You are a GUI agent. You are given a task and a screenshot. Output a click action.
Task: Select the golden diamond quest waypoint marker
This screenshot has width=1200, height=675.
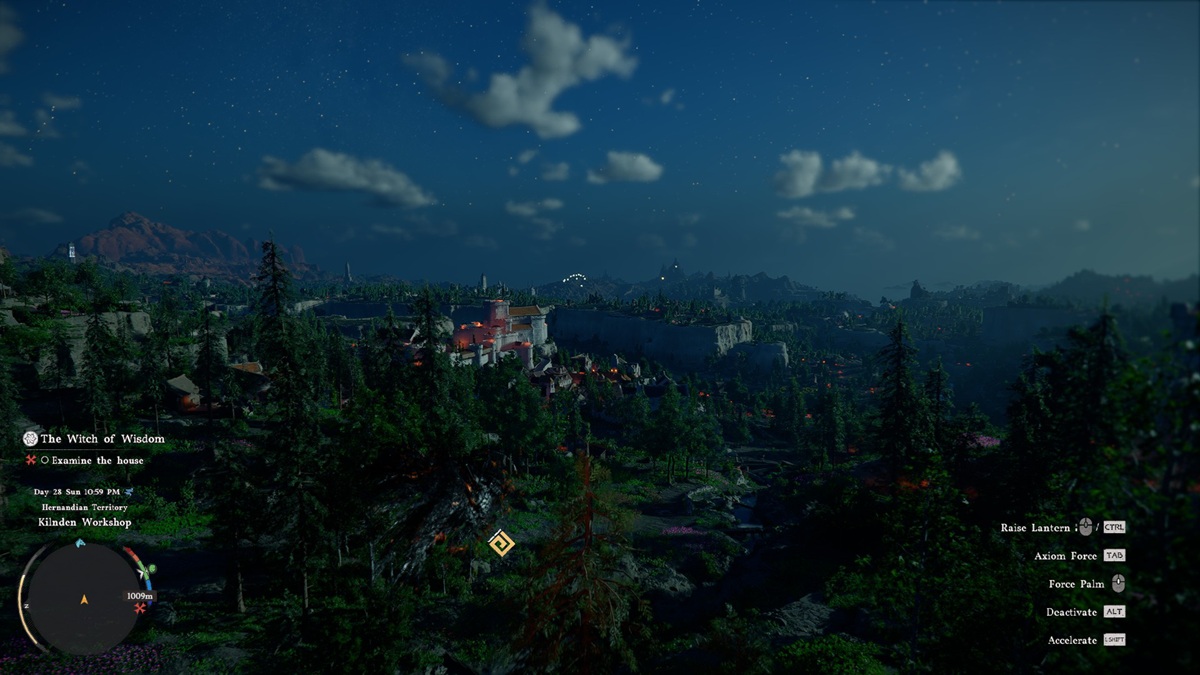tap(501, 542)
